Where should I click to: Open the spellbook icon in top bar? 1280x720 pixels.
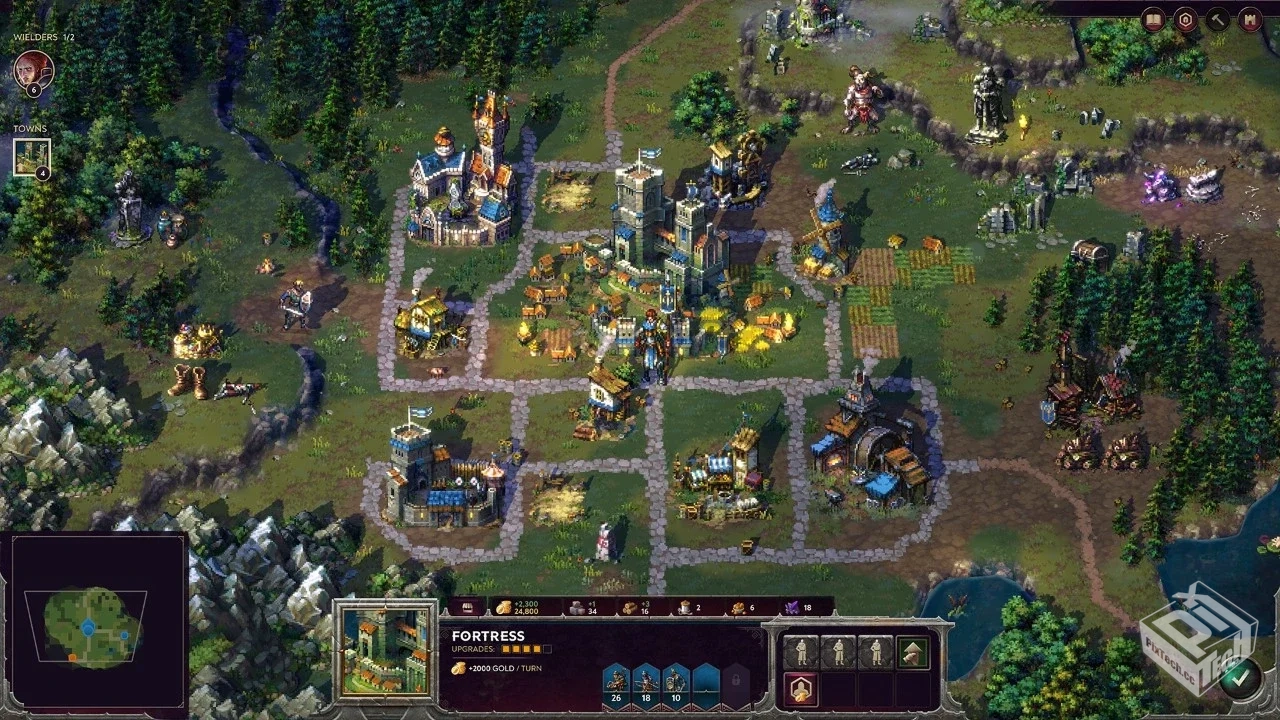[1153, 19]
